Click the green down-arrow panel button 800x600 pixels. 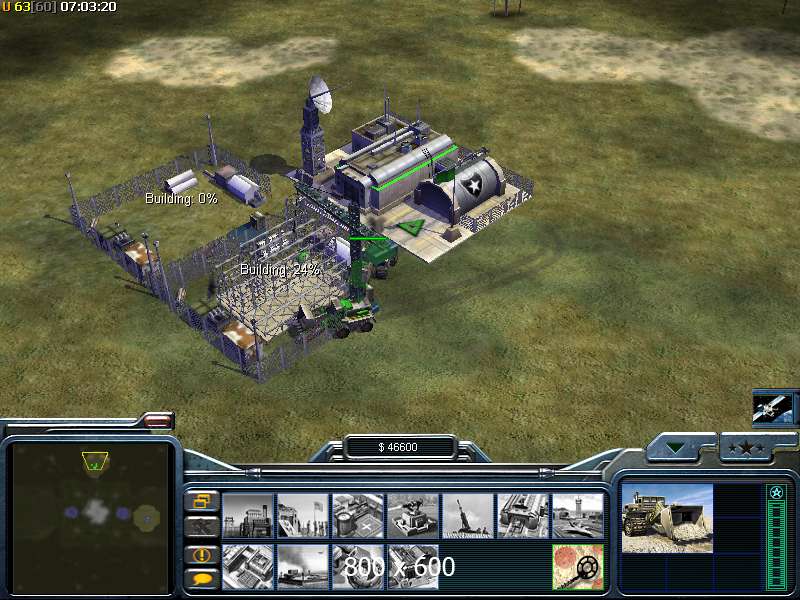tap(681, 448)
